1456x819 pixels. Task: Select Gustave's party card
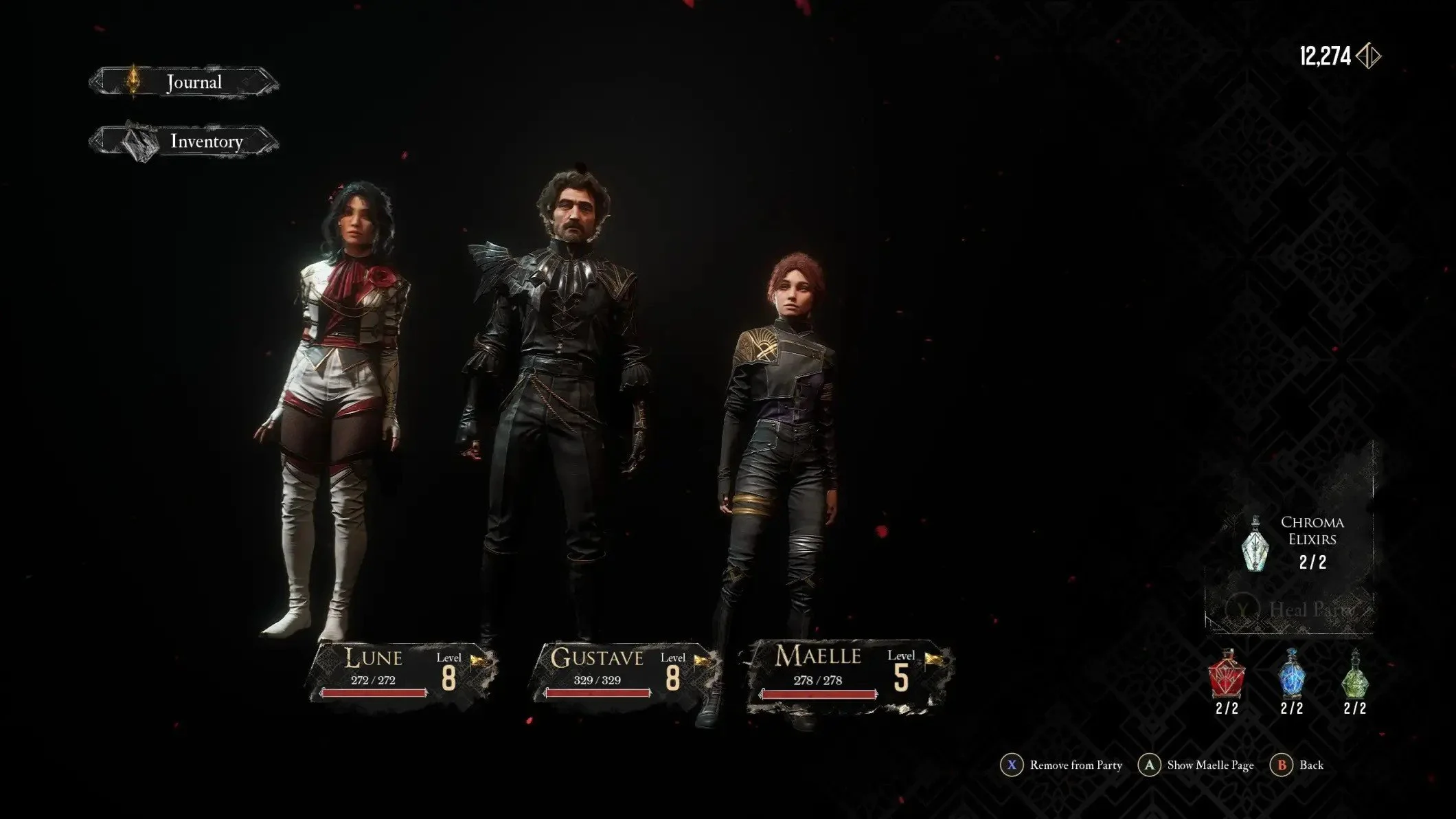click(x=625, y=673)
